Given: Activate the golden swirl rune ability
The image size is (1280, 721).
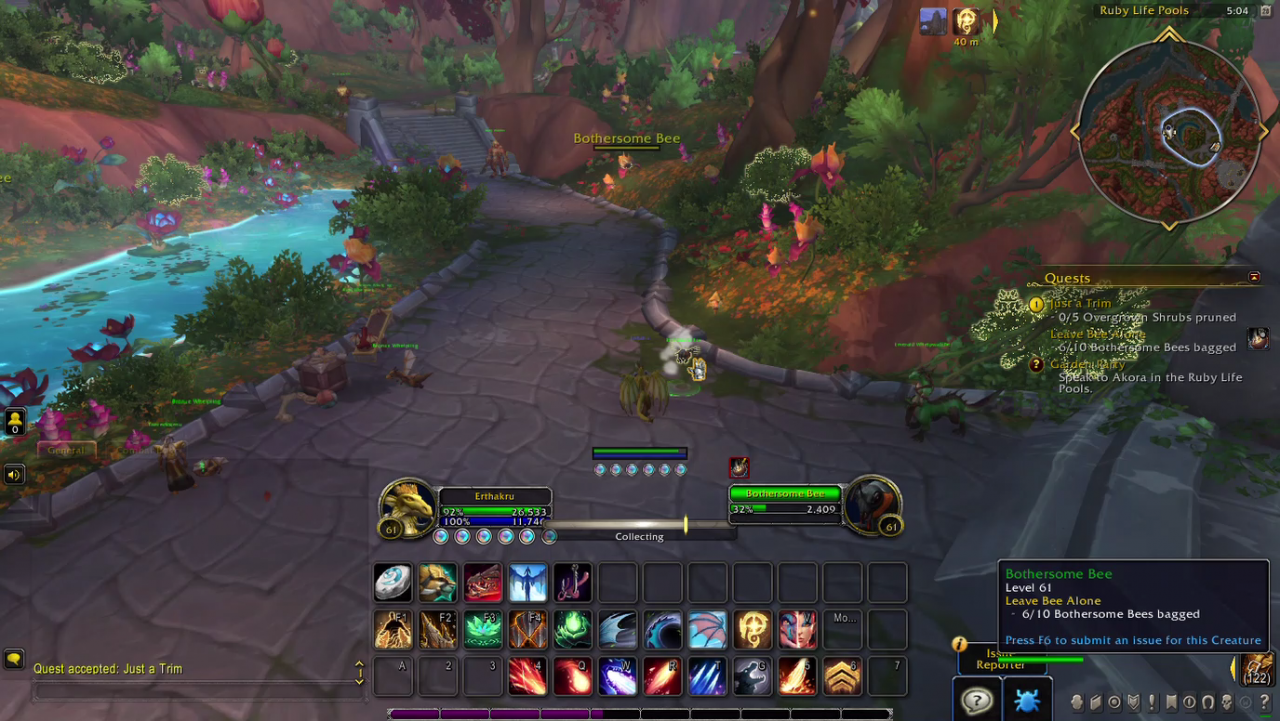Looking at the screenshot, I should click(752, 630).
